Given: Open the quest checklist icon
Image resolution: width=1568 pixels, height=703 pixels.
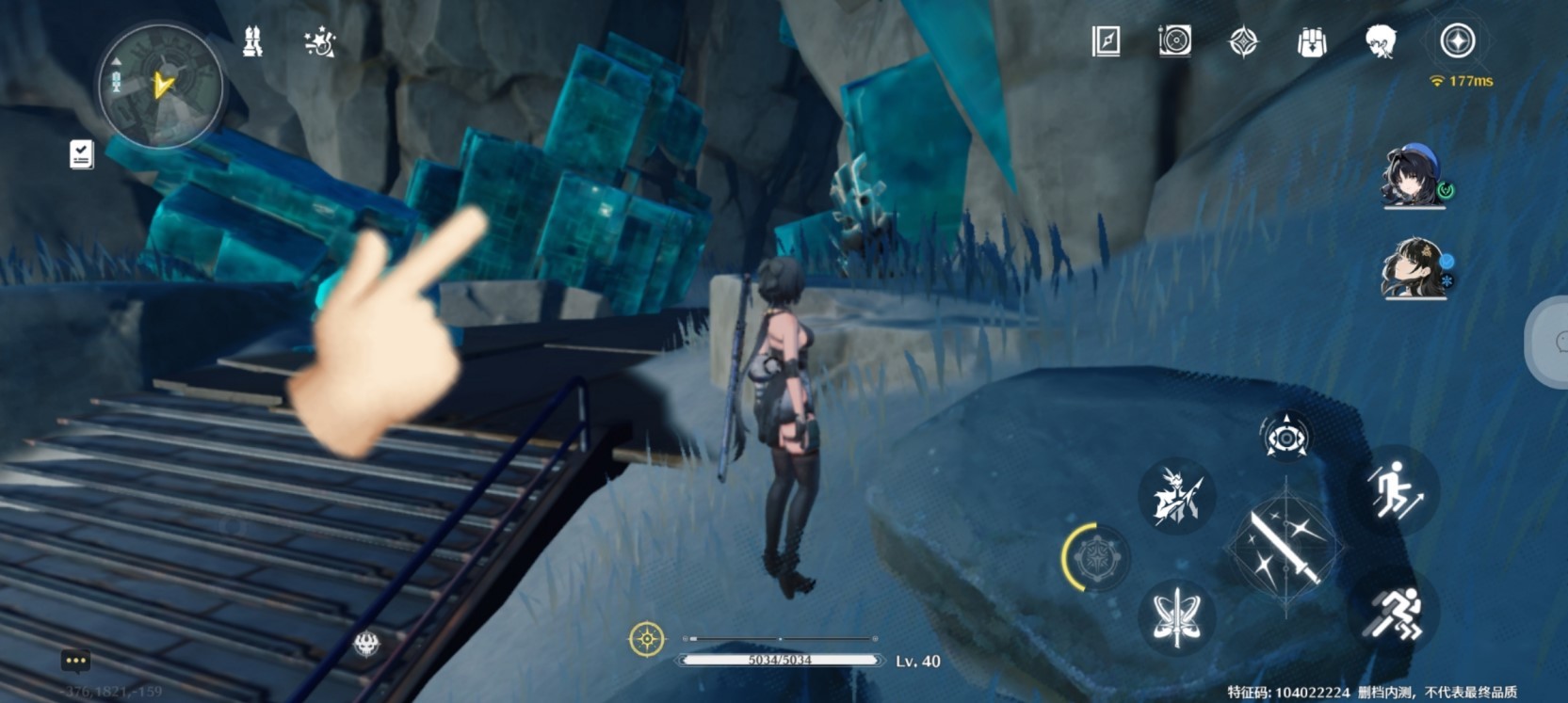Looking at the screenshot, I should pos(81,154).
